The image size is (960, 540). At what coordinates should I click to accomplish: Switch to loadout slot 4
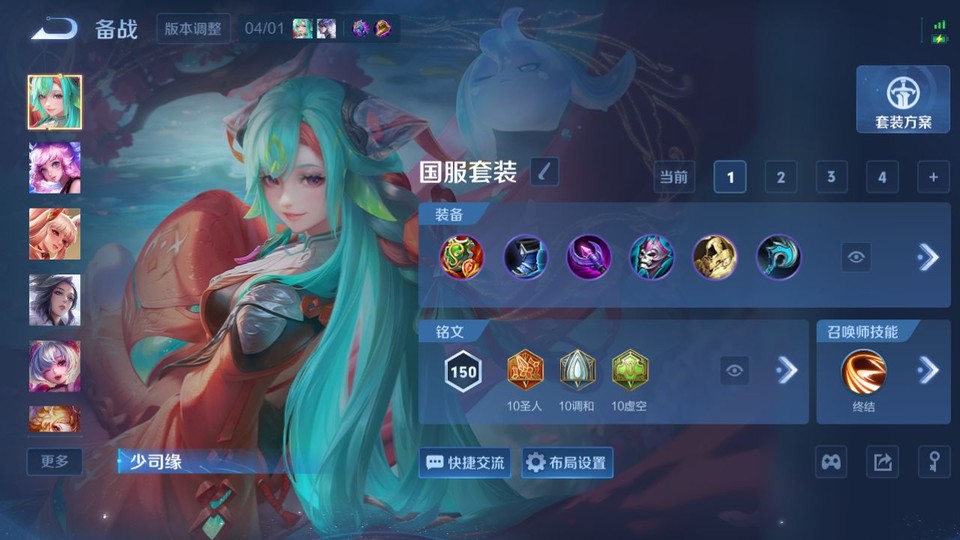coord(881,177)
